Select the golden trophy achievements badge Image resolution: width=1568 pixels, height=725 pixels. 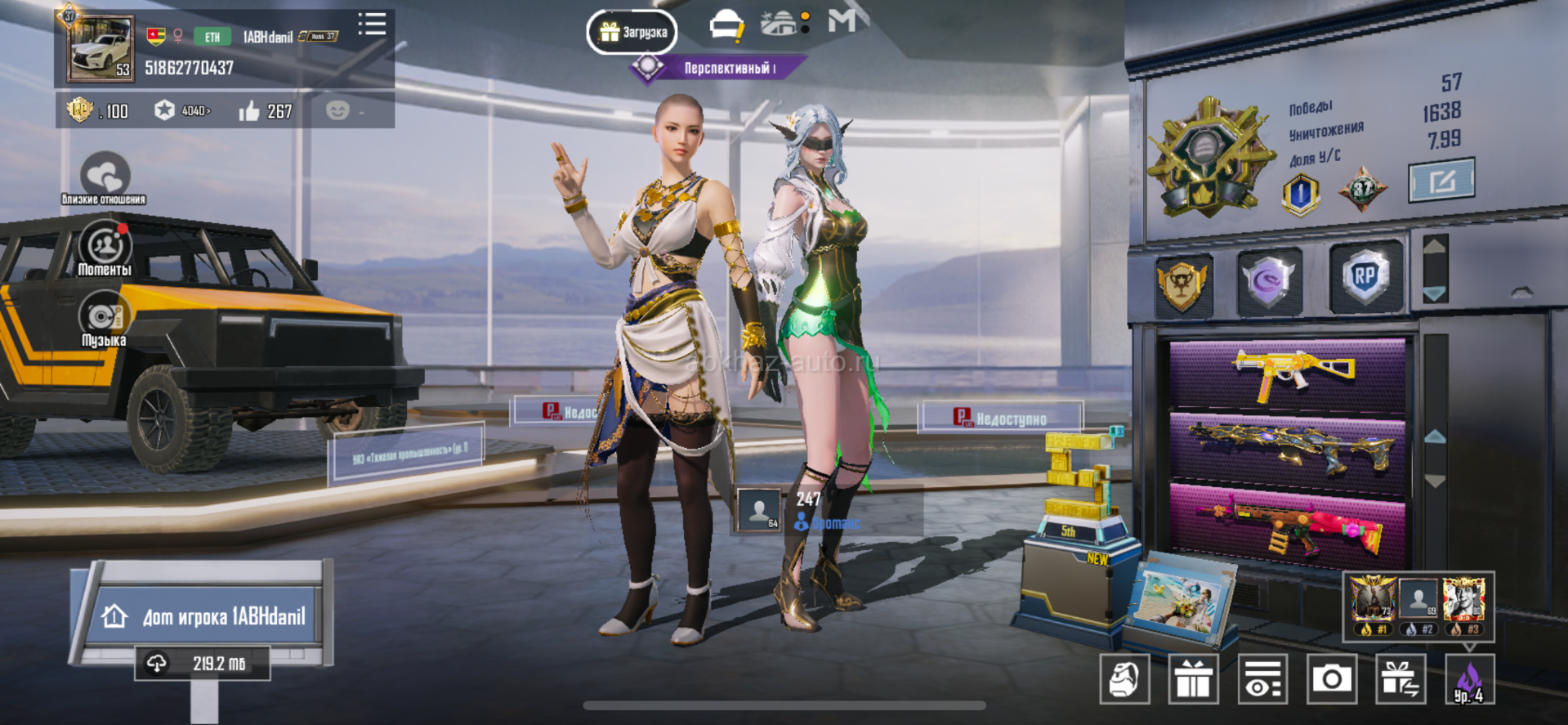click(1182, 284)
